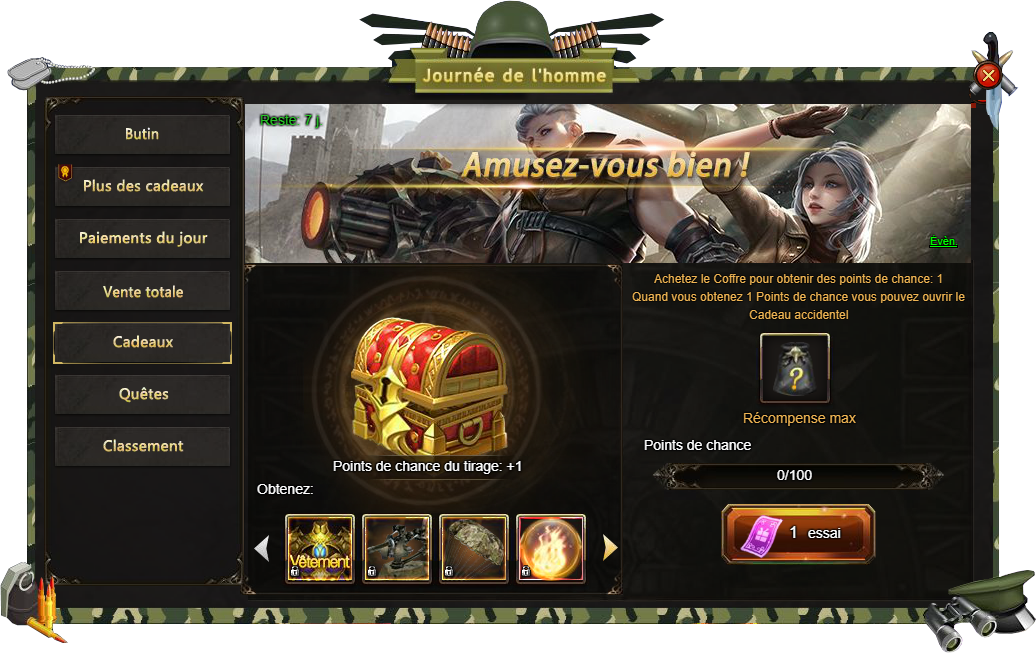Inspect the mystery bag max reward
1036x653 pixels.
[x=794, y=368]
